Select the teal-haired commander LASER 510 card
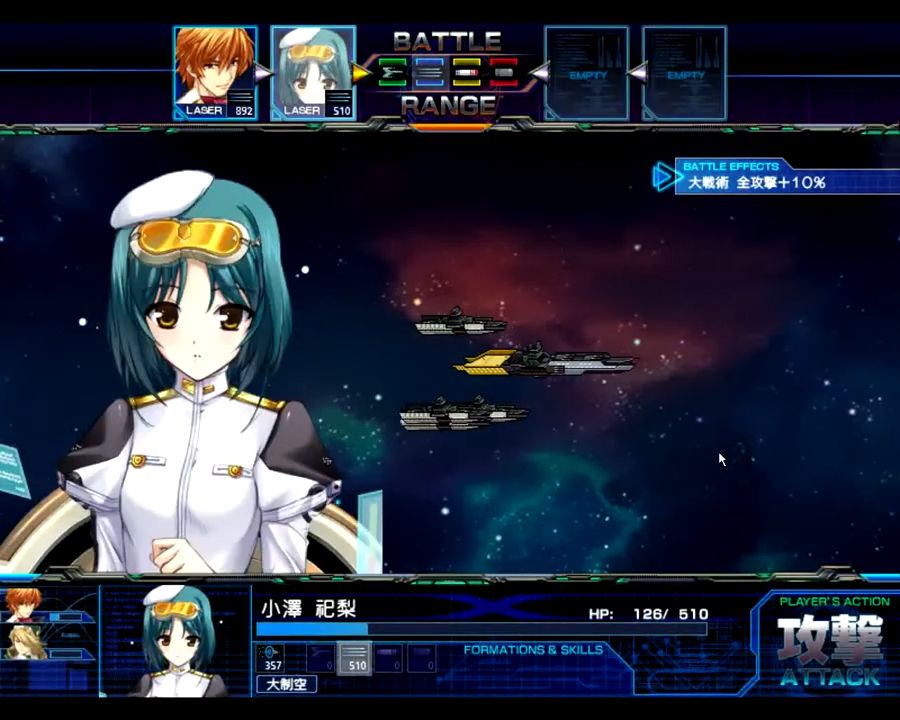The height and width of the screenshot is (720, 900). coord(313,73)
